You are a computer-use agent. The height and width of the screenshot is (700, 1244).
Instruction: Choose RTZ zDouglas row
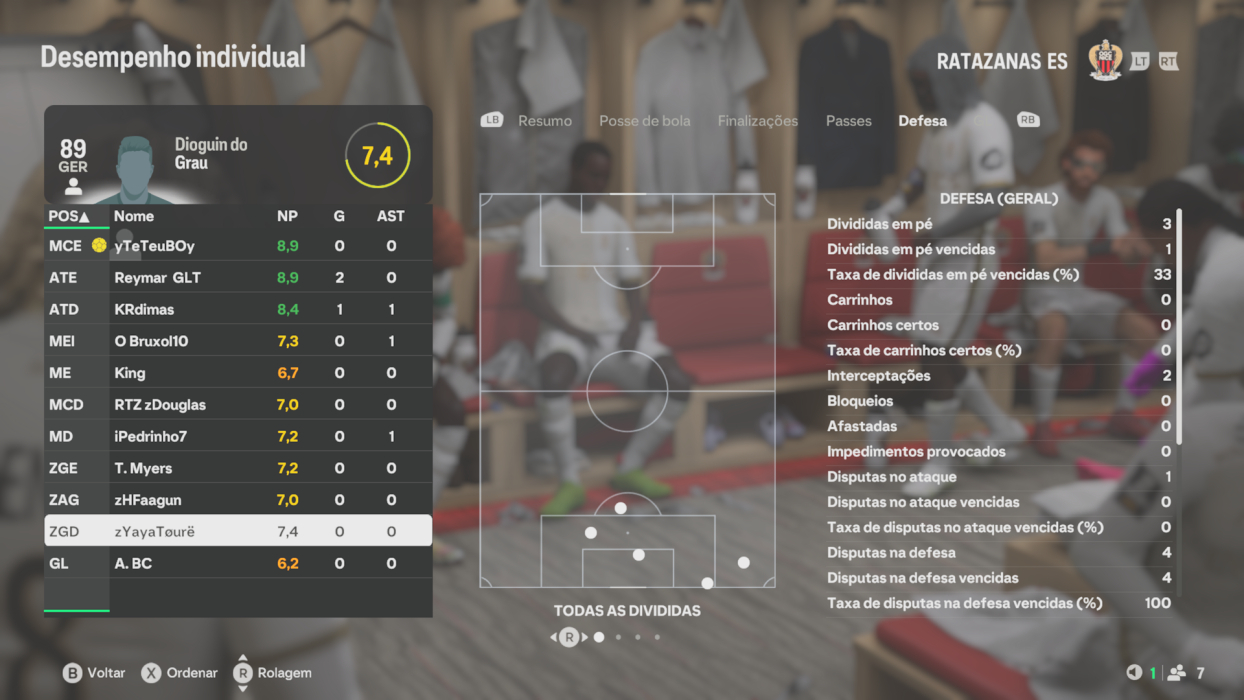[238, 405]
